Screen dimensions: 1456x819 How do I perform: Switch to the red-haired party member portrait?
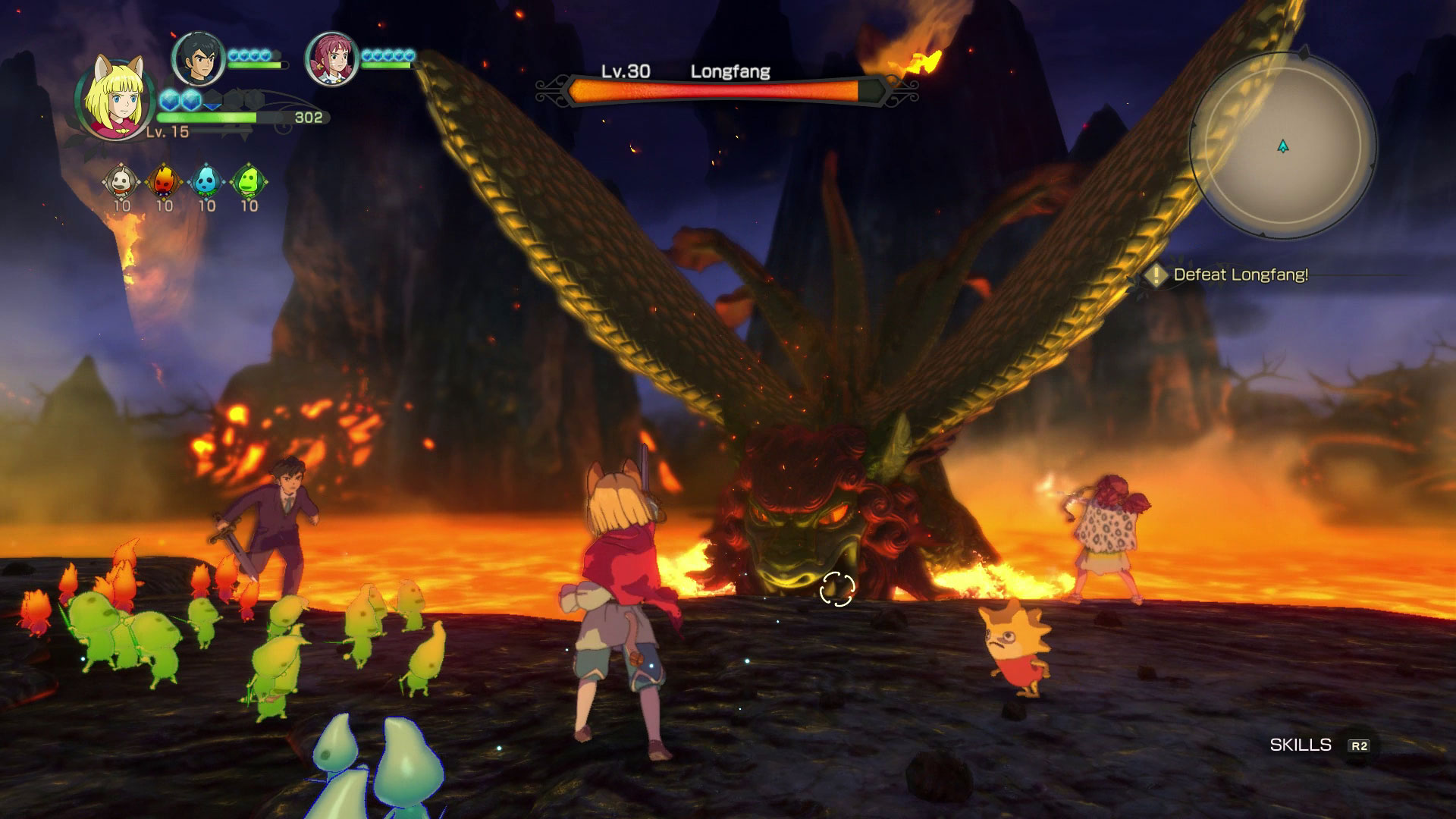tap(331, 58)
